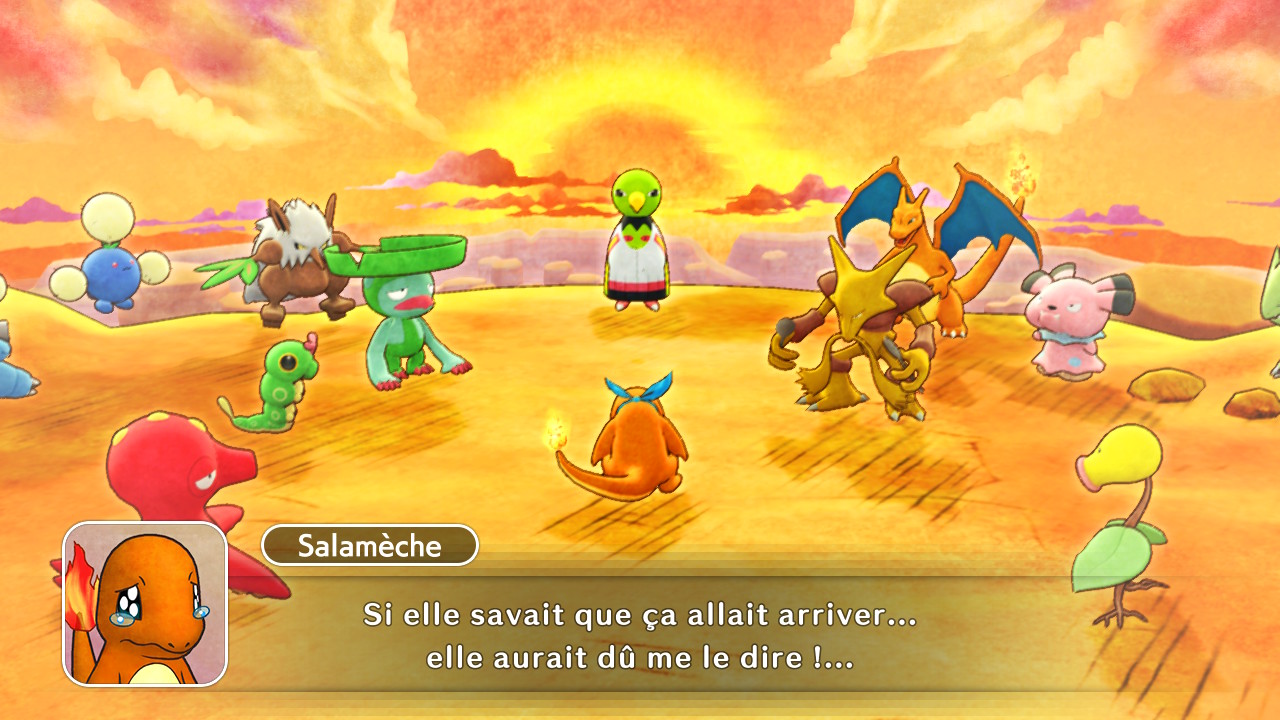This screenshot has height=720, width=1280.
Task: Advance the Salamèche dialogue text box
Action: tap(640, 634)
